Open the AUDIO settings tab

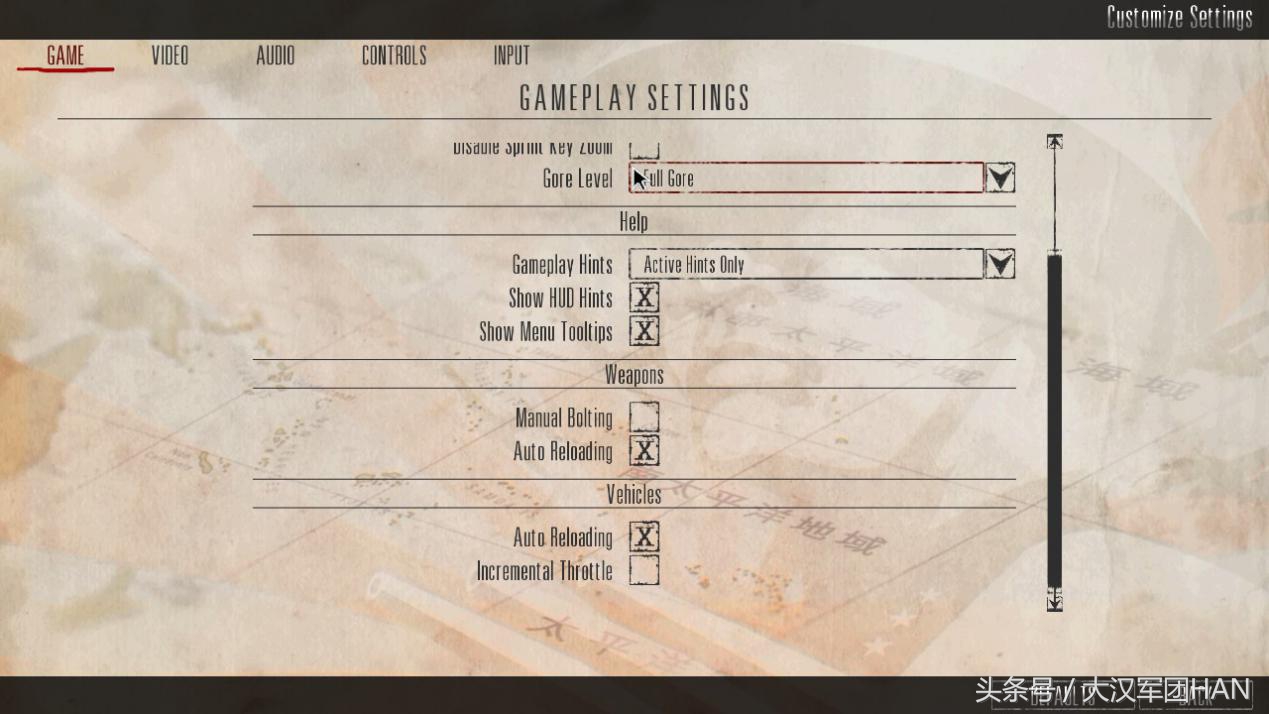coord(275,56)
